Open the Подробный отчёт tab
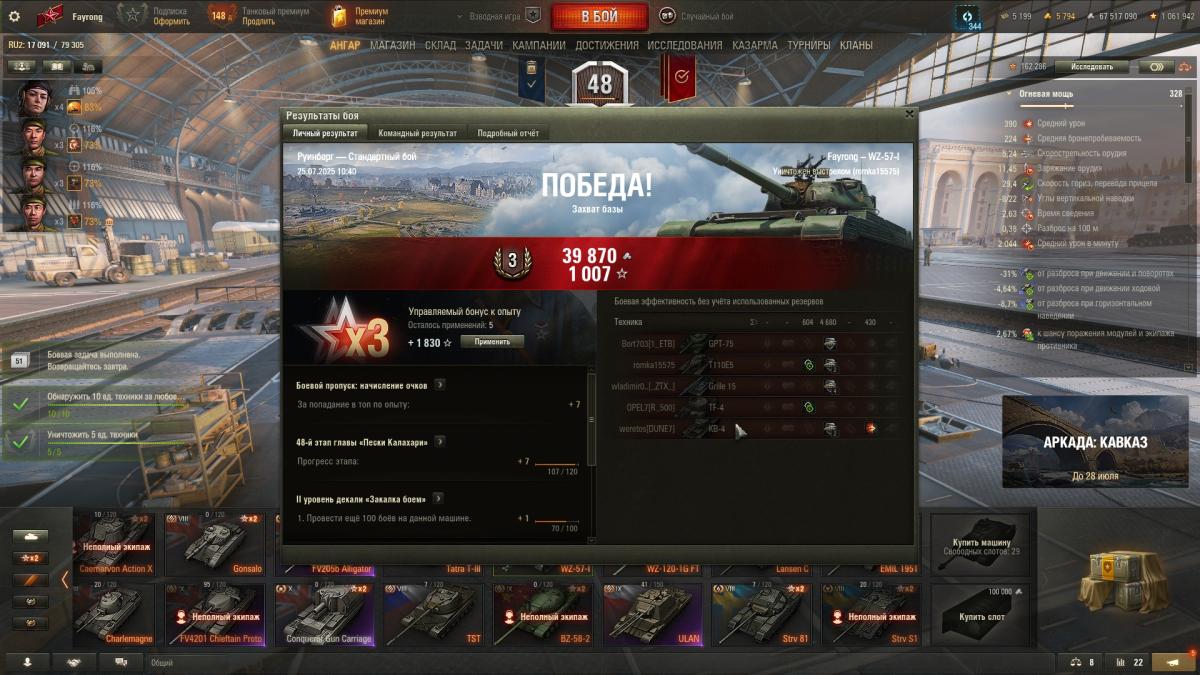Image resolution: width=1200 pixels, height=675 pixels. pyautogui.click(x=507, y=133)
